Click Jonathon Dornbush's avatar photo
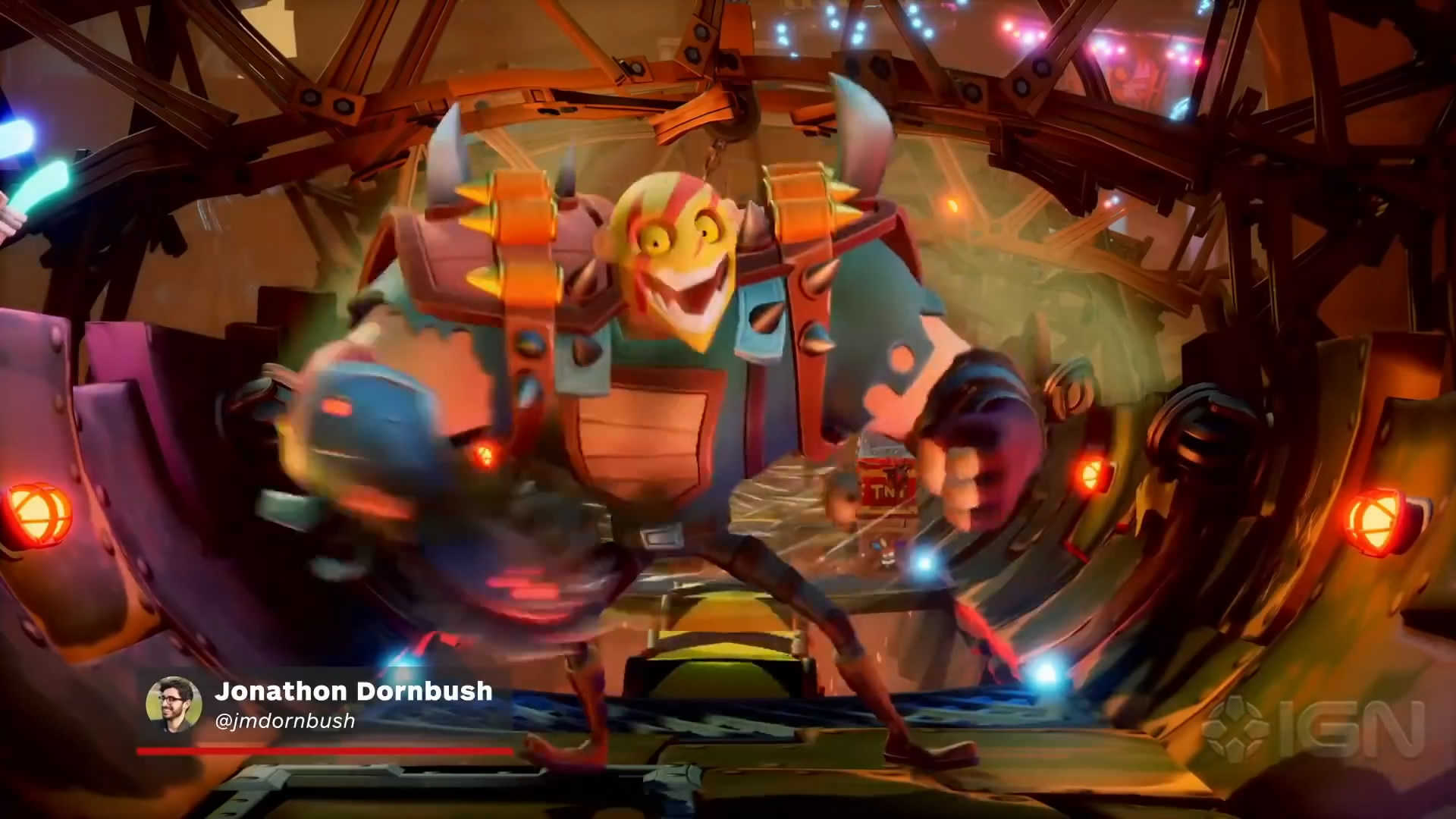 click(174, 704)
